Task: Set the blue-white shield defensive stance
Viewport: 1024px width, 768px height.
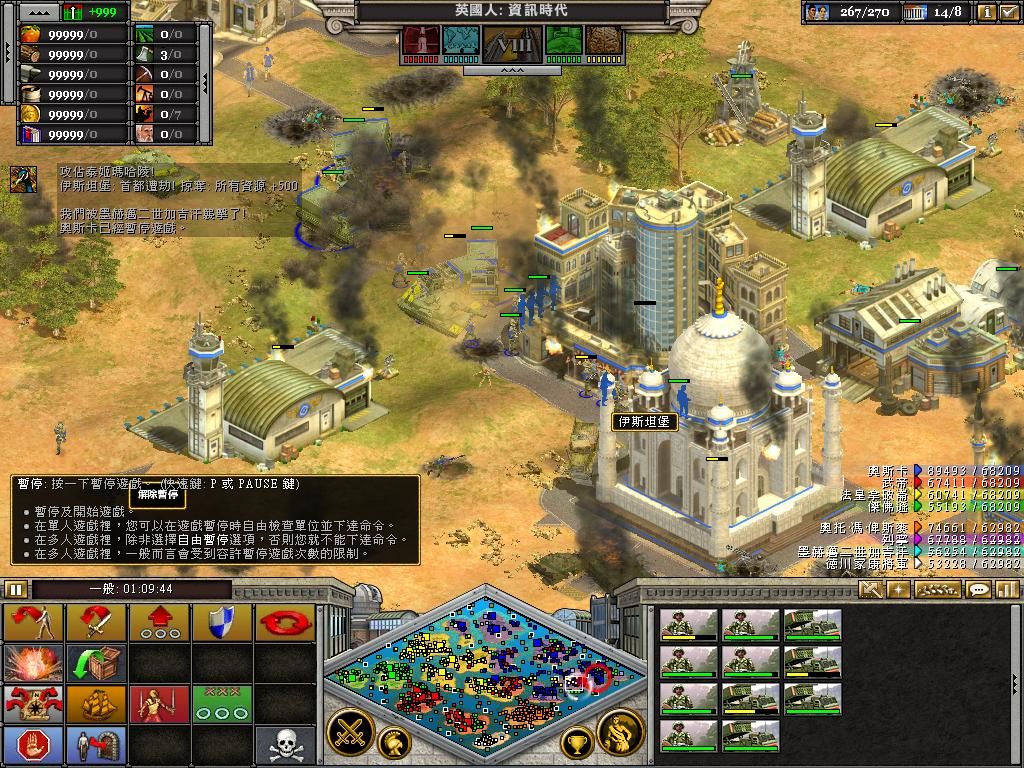Action: [222, 623]
